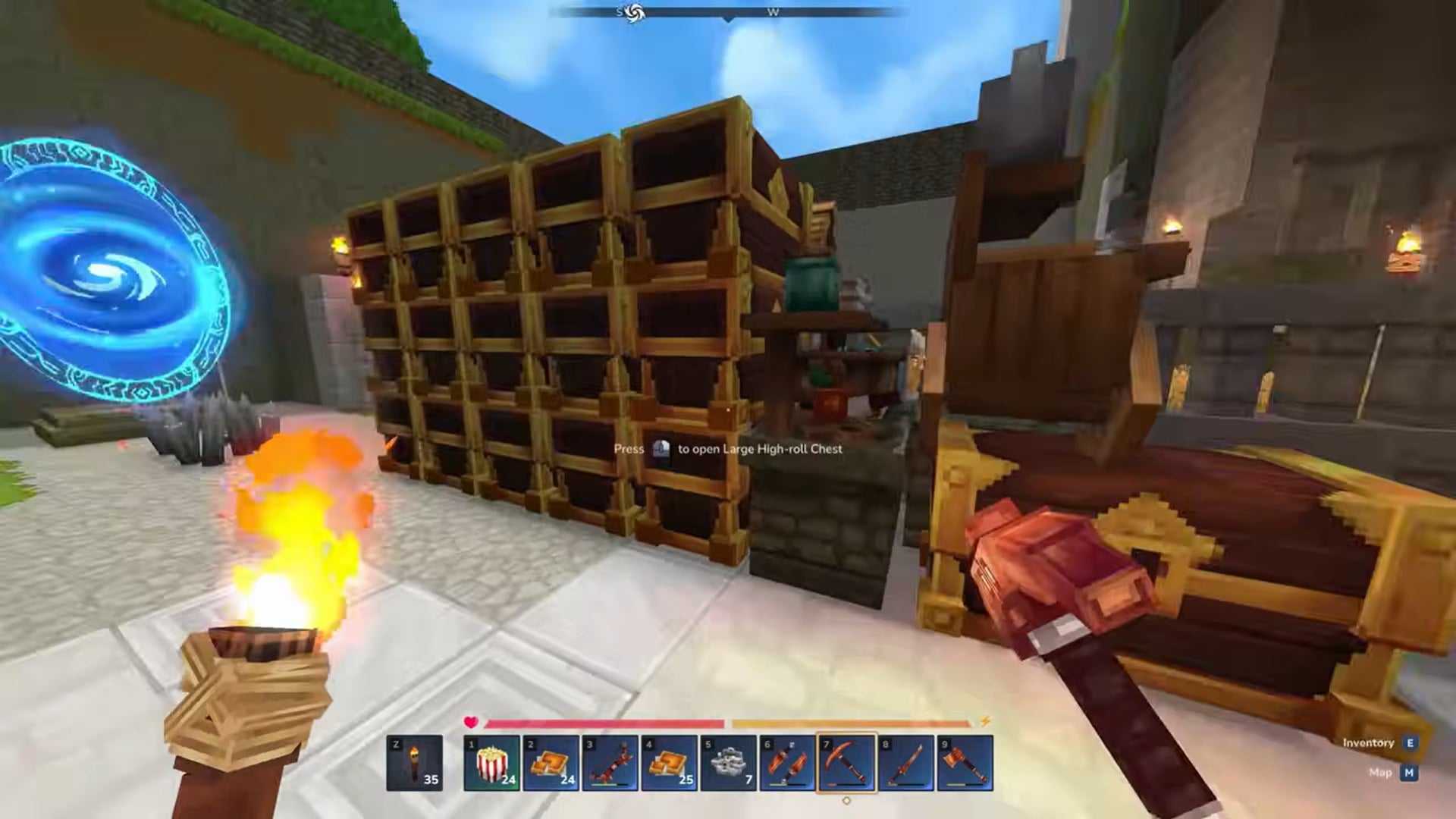Select the sword in hotbar slot 8
This screenshot has width=1456, height=819.
coord(908,762)
